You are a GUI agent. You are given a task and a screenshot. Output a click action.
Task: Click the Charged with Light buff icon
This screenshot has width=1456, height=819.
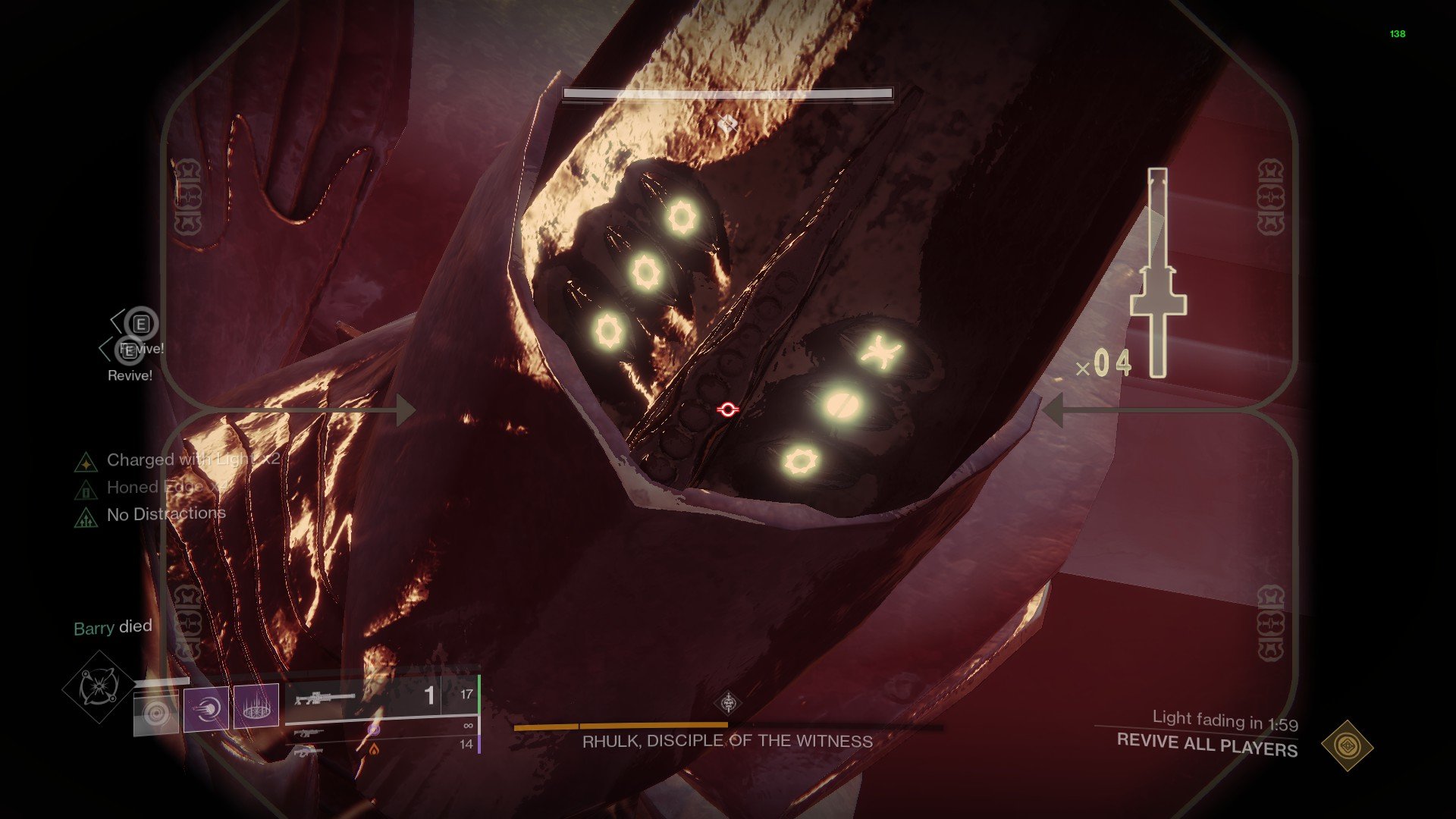point(86,463)
